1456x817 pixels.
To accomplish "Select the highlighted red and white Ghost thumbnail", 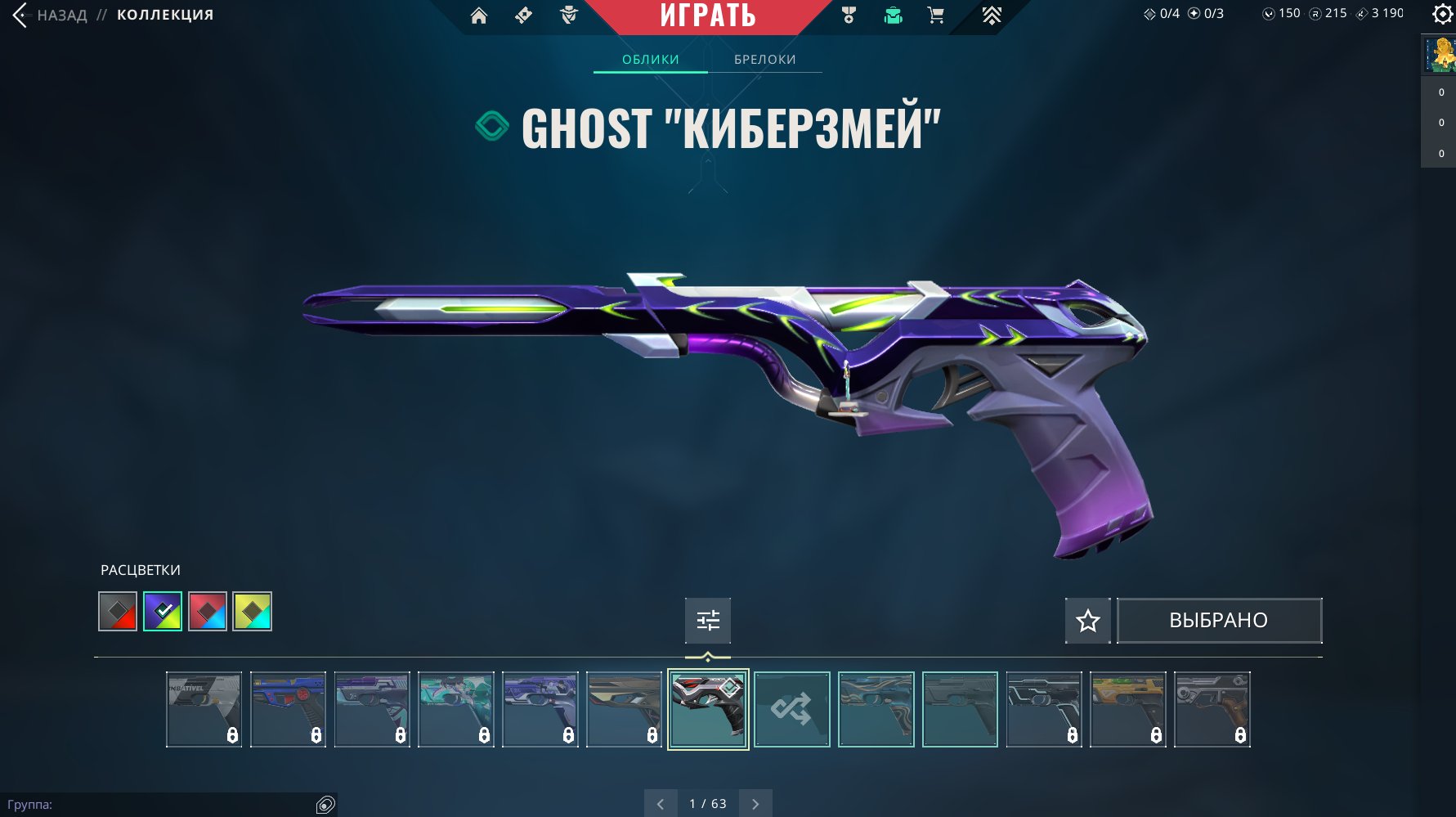I will (708, 709).
